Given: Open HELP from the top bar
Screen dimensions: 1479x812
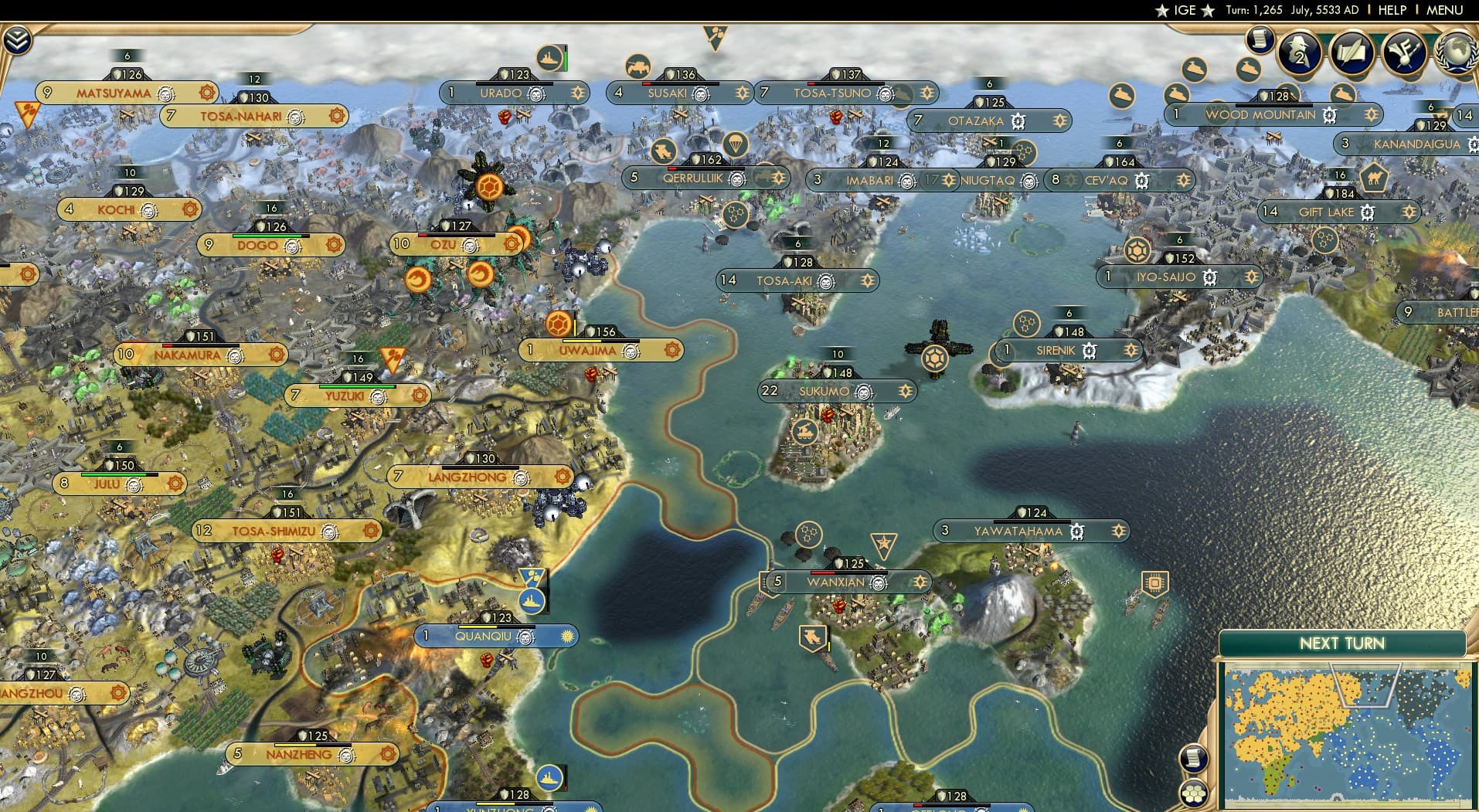Looking at the screenshot, I should pos(1392,10).
